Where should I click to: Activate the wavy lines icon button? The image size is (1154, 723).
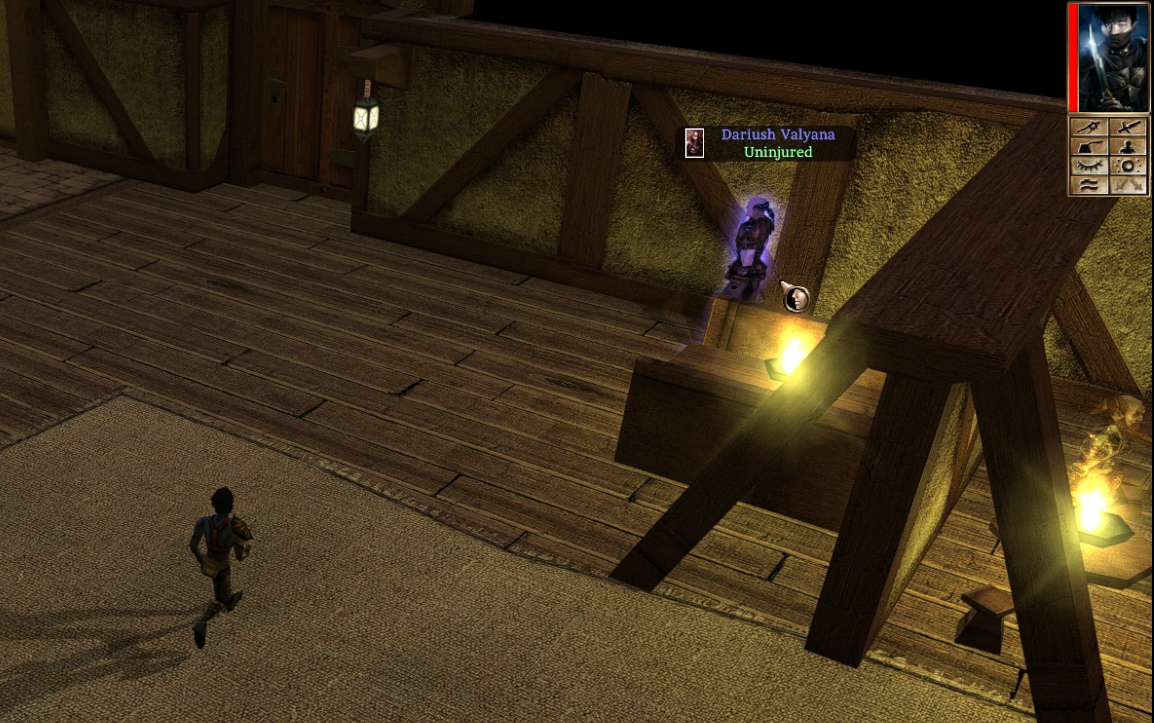[x=1090, y=185]
